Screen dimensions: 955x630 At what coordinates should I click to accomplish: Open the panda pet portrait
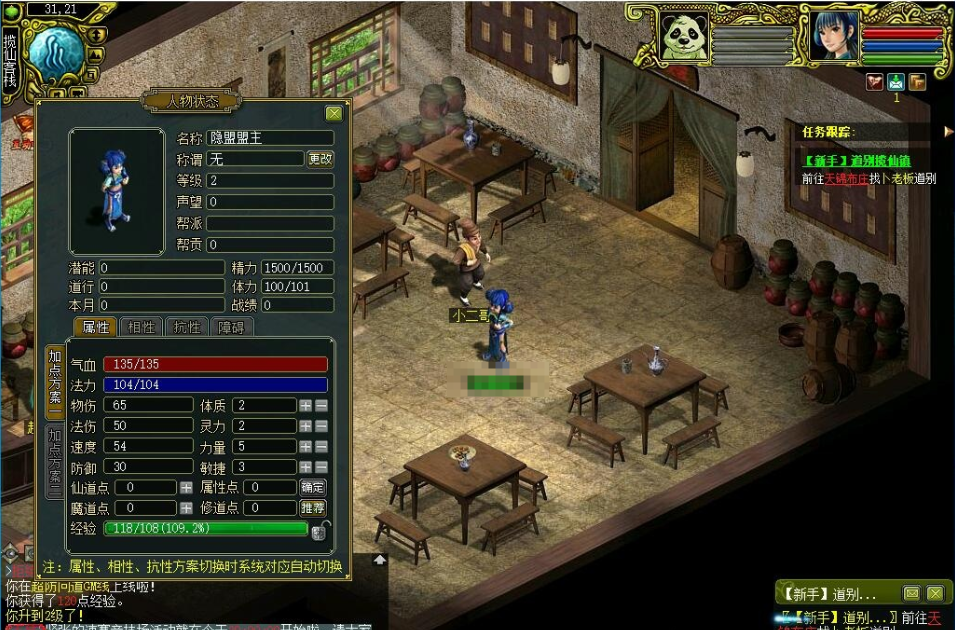click(684, 38)
